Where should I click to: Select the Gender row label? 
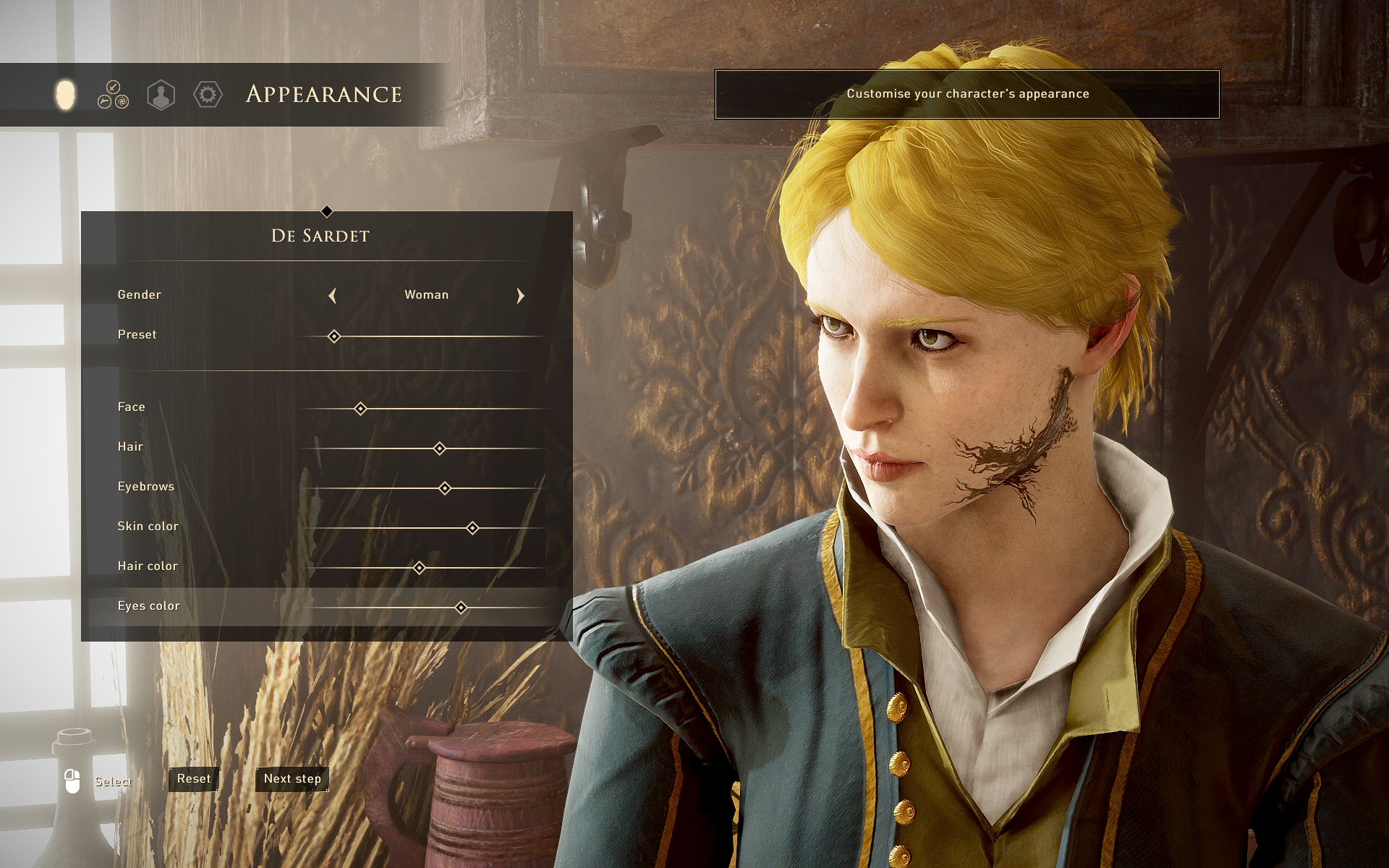[x=139, y=295]
